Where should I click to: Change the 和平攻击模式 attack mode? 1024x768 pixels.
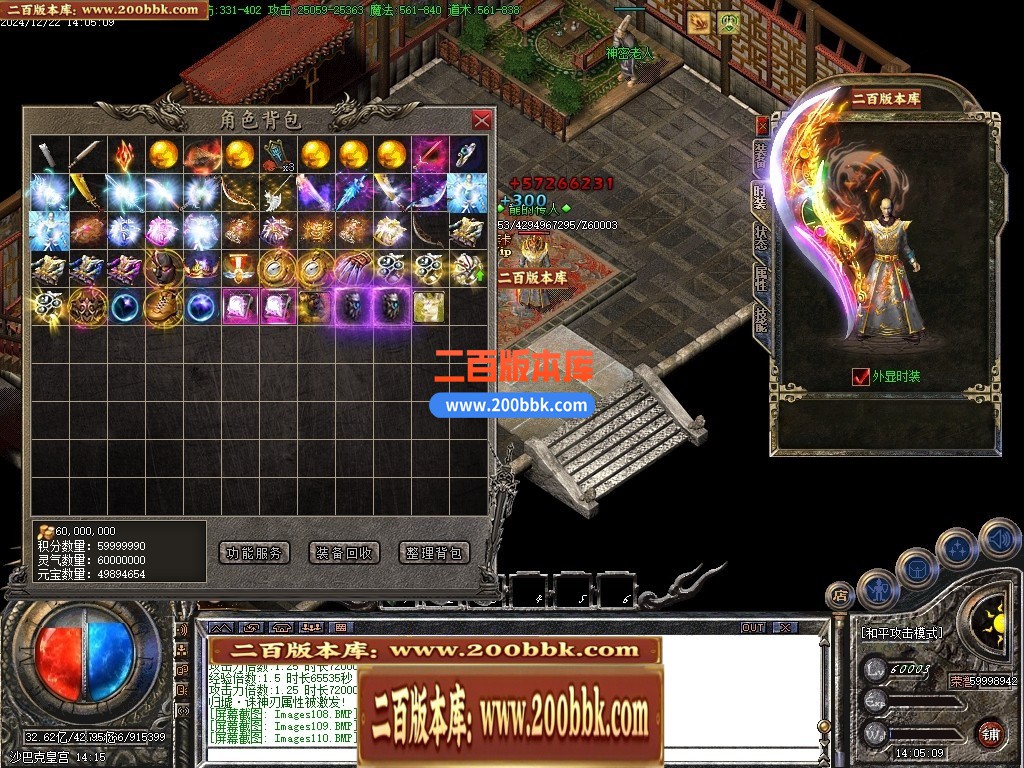(901, 633)
